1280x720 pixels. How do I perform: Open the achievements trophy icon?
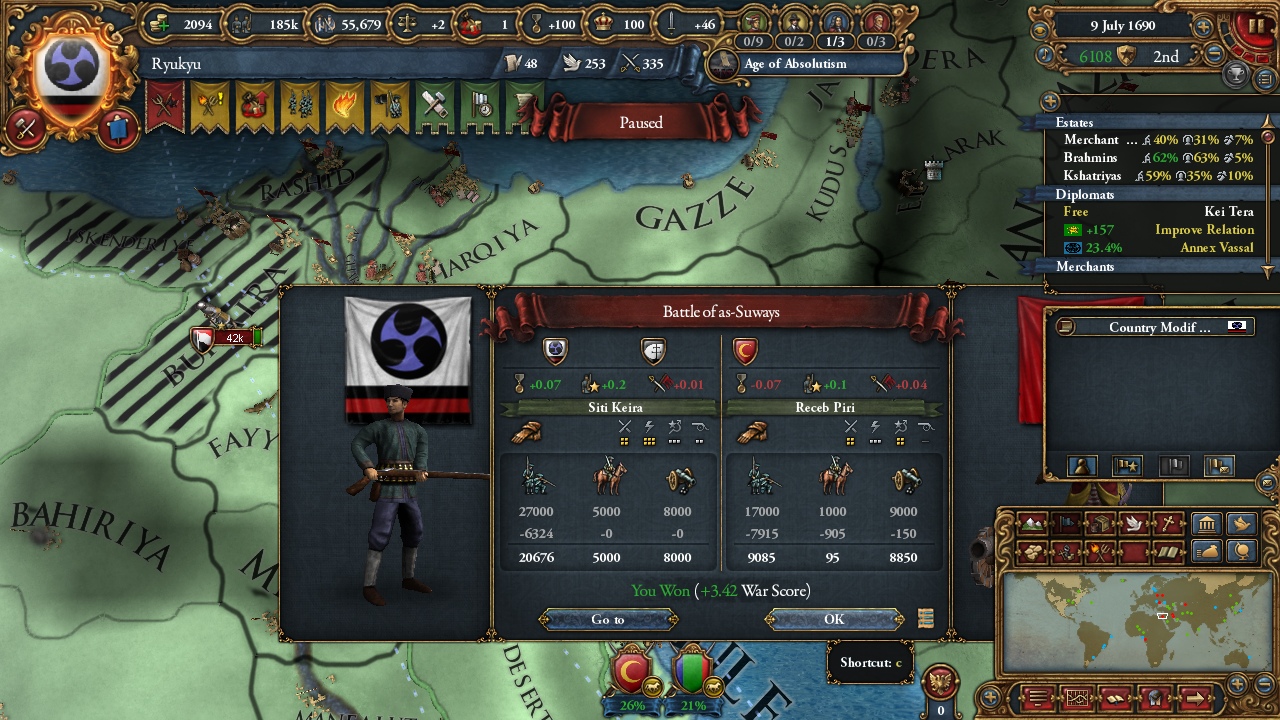pos(1237,73)
